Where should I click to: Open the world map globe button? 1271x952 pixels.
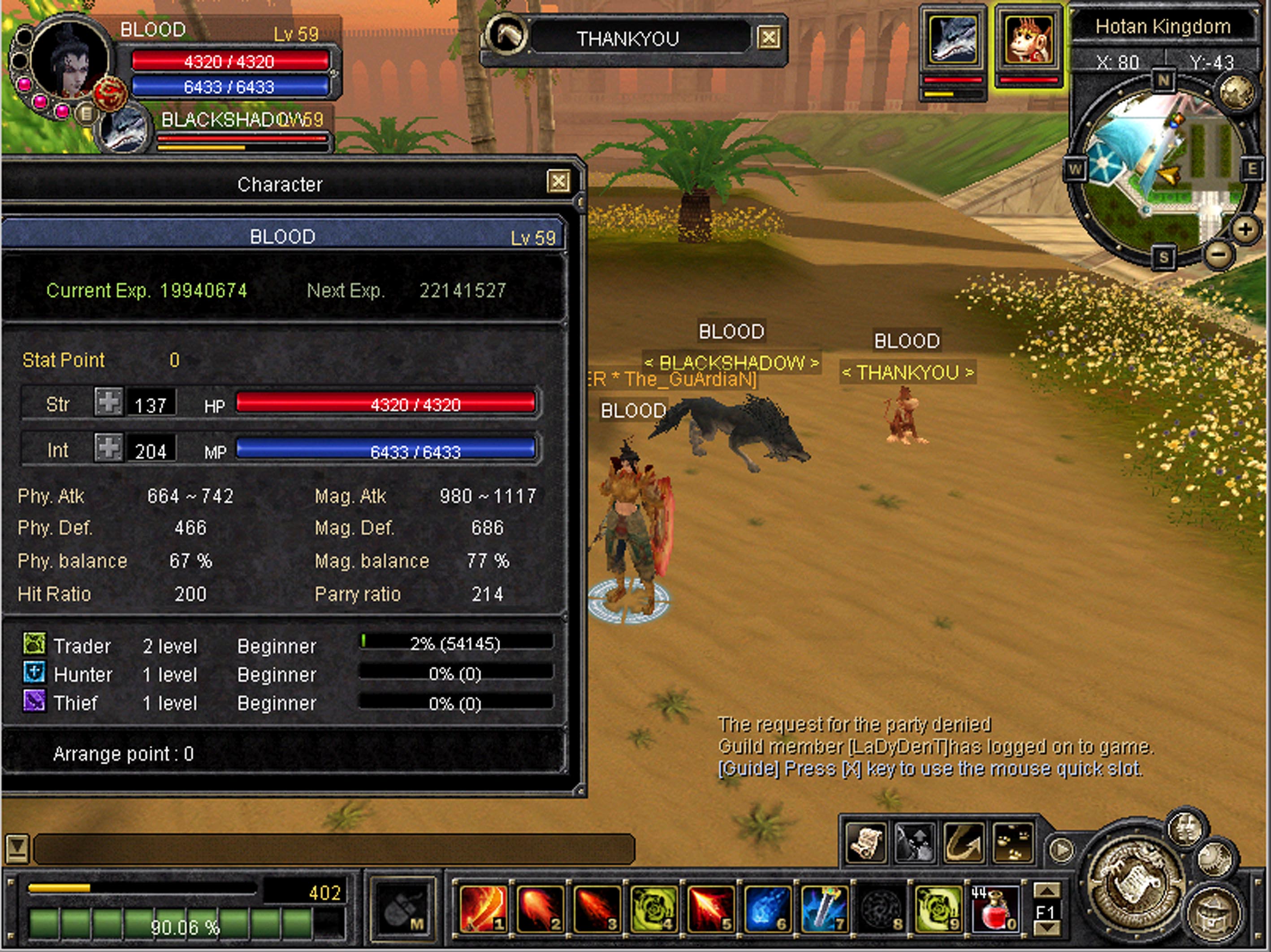(1236, 92)
